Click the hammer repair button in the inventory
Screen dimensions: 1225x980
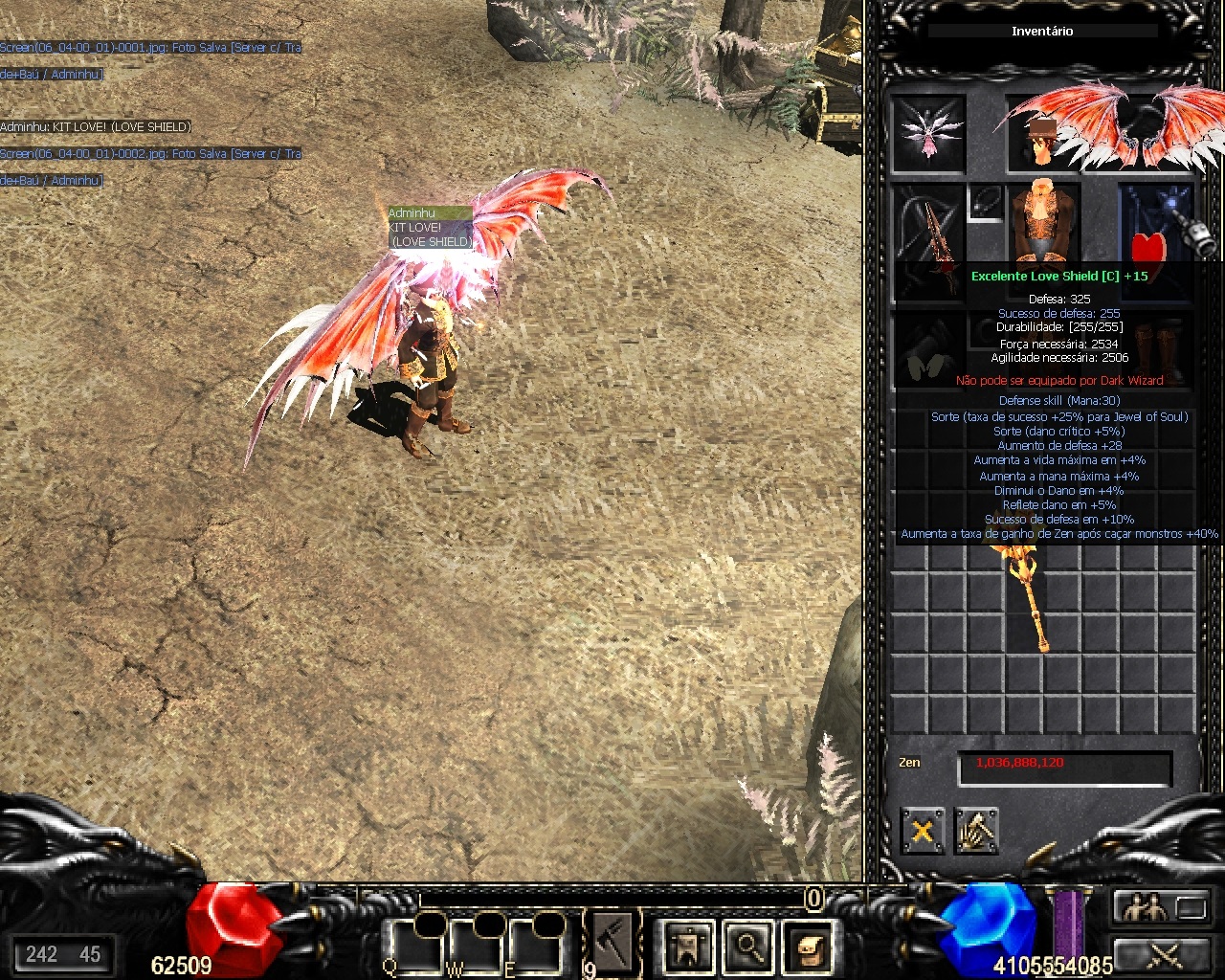(x=976, y=831)
